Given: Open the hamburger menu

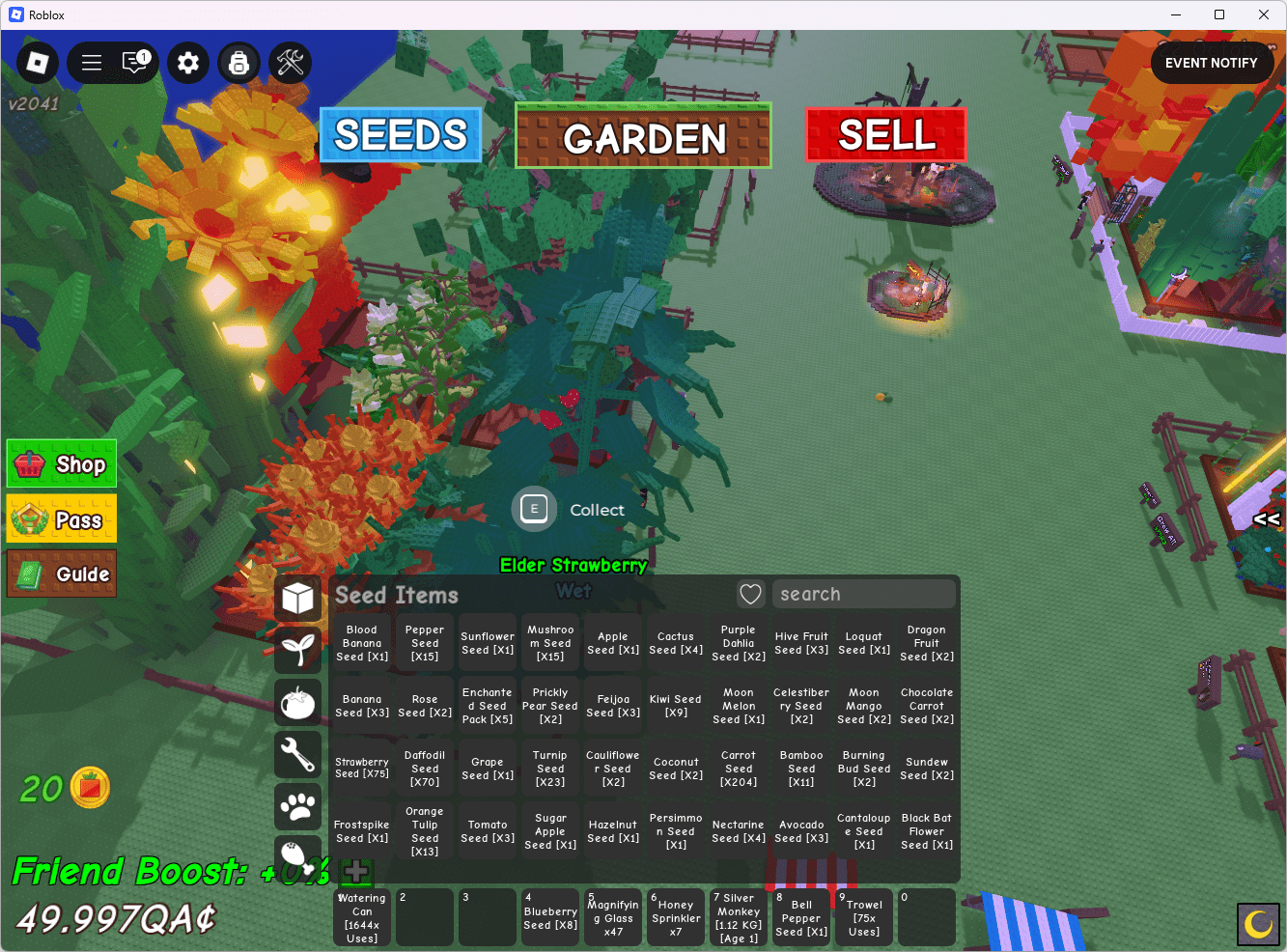Looking at the screenshot, I should 91,62.
